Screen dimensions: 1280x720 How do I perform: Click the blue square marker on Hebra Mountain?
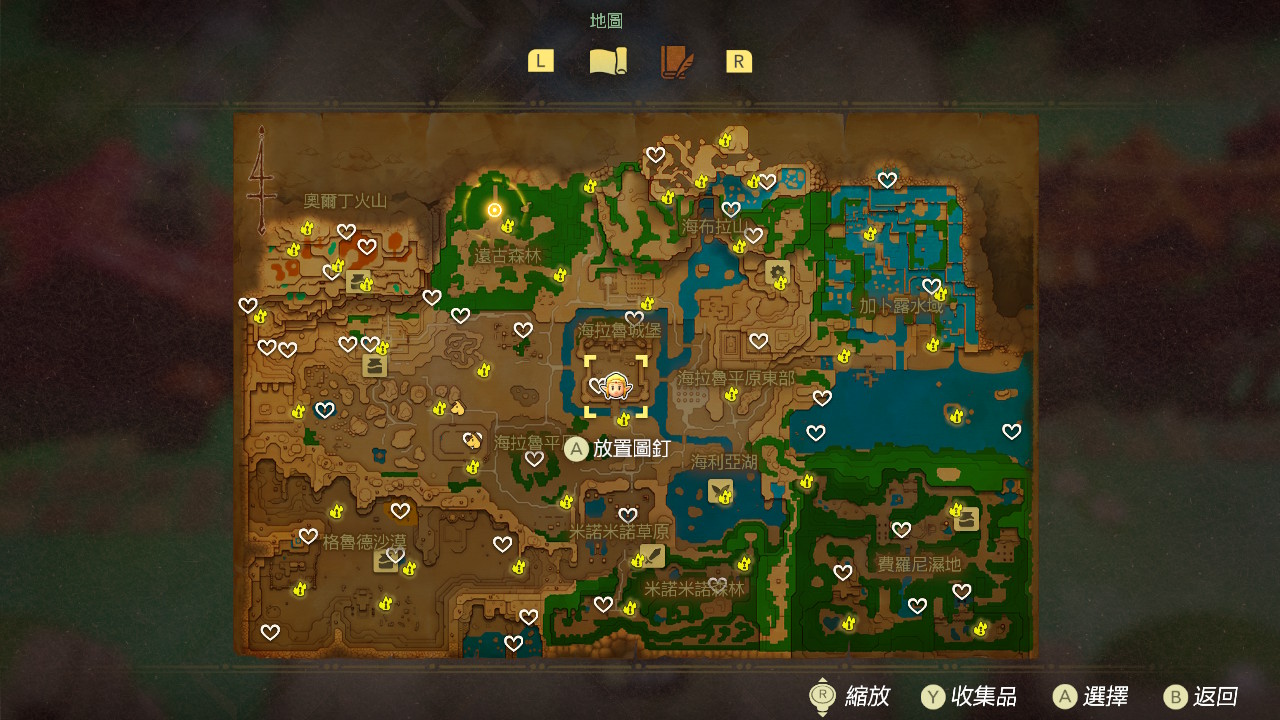click(x=793, y=181)
